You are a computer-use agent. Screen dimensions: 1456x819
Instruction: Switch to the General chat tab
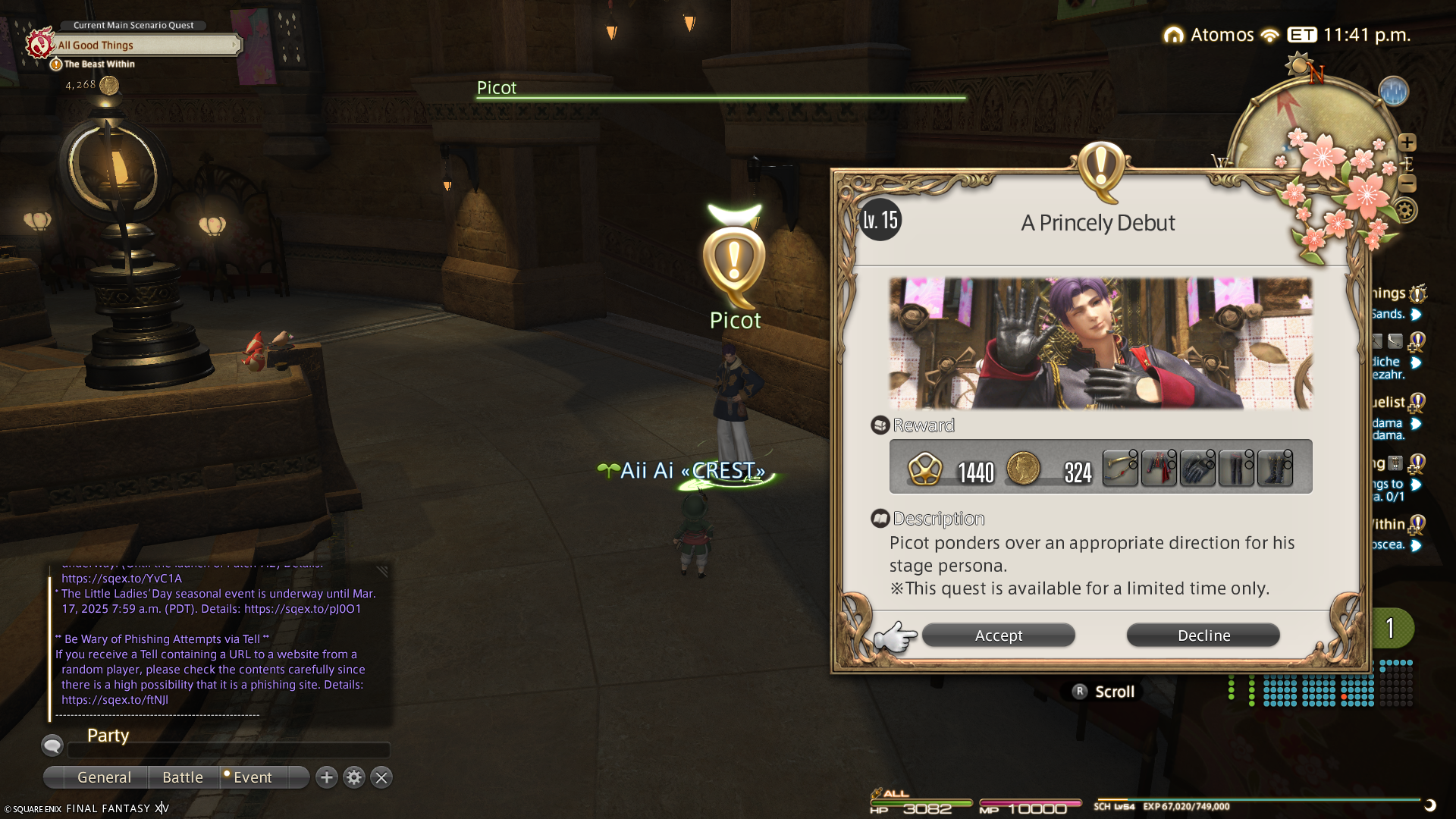104,777
